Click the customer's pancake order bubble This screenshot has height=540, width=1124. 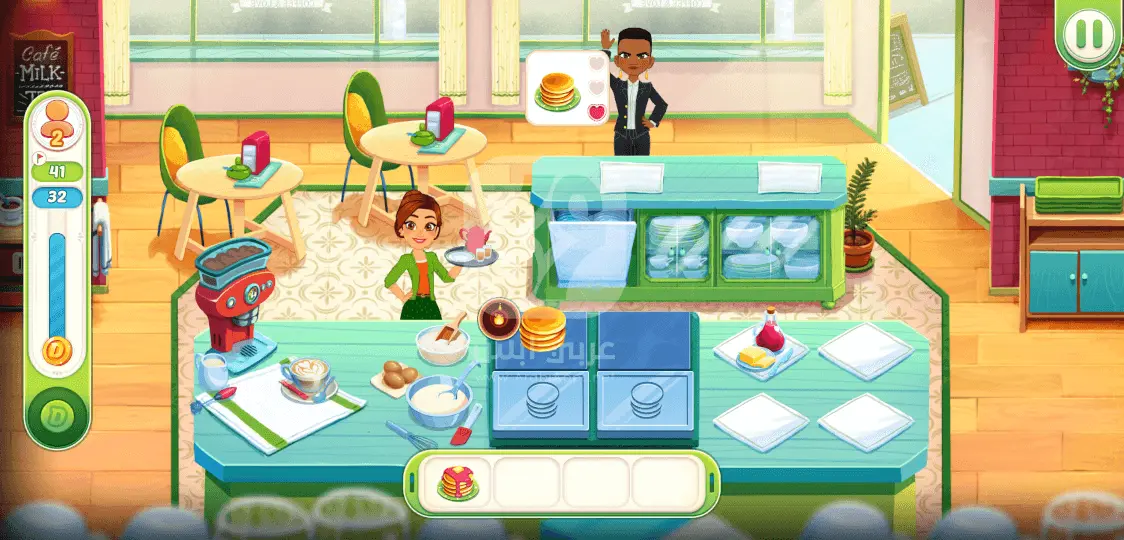tap(558, 89)
